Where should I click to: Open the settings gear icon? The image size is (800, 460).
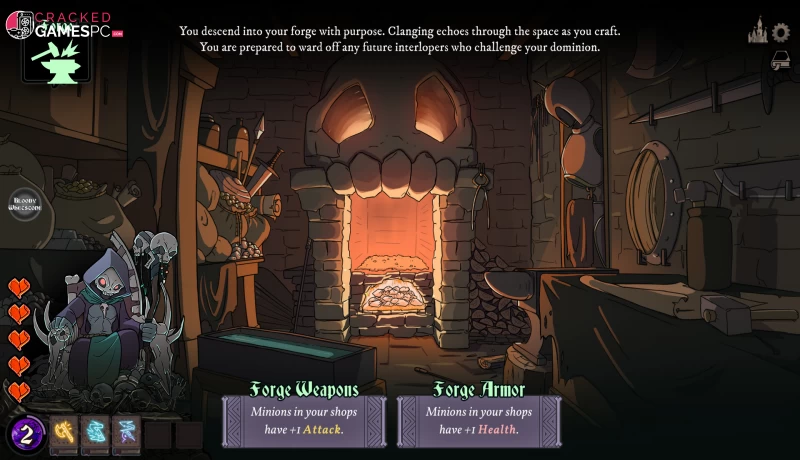780,32
